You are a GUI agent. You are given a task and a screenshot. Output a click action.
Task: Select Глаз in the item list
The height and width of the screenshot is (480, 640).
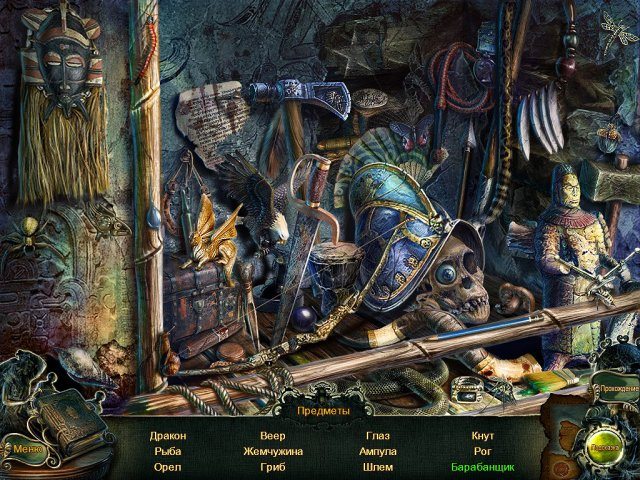pyautogui.click(x=377, y=436)
